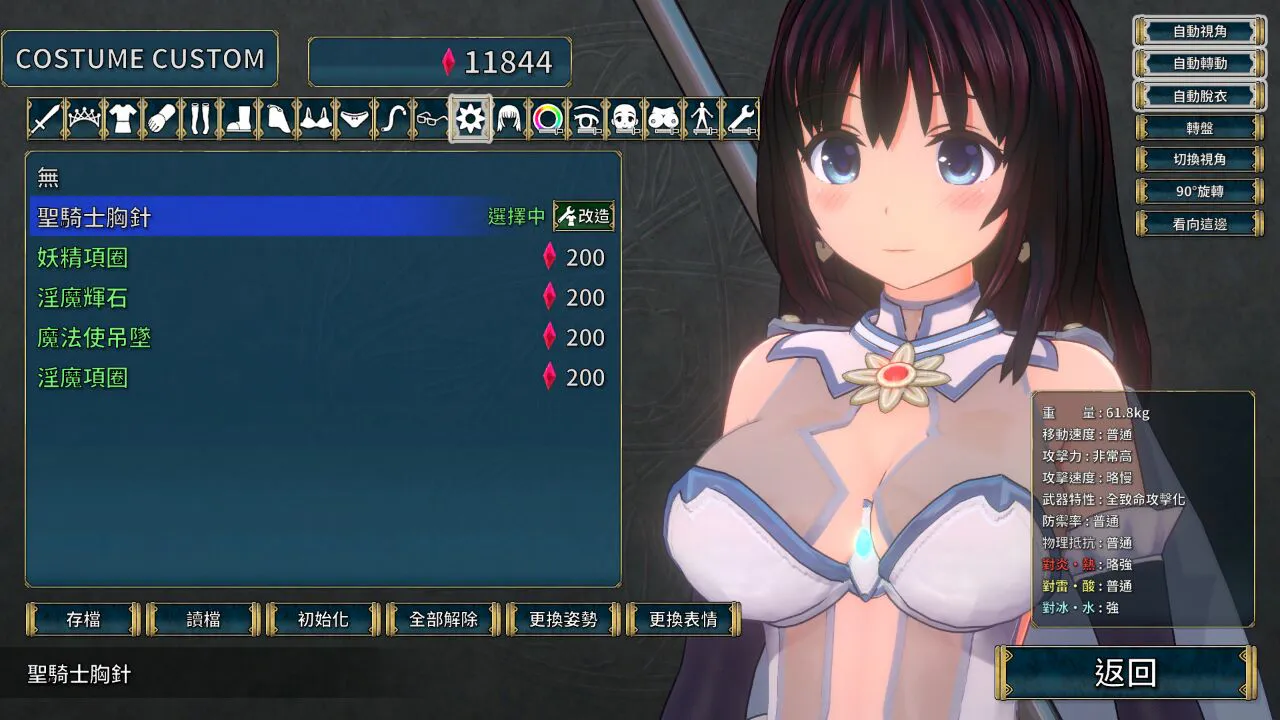Viewport: 1280px width, 720px height.
Task: Reset with the 初始化 button
Action: coord(323,619)
